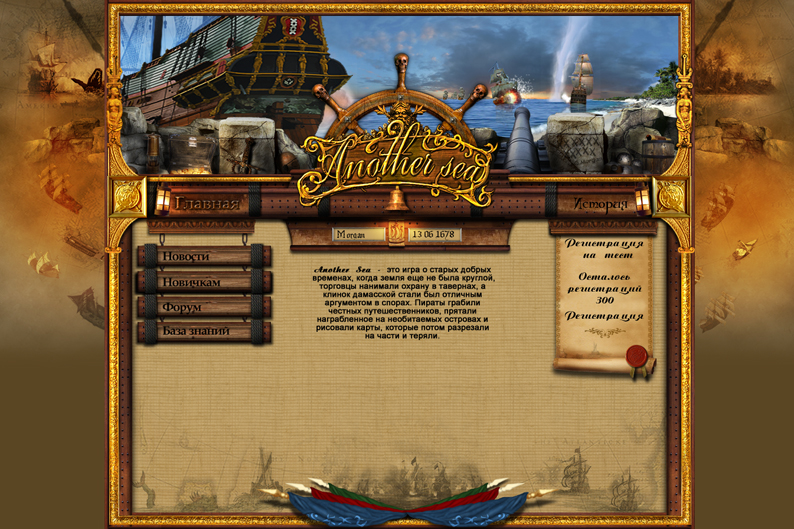
Task: Click the Morgan name field
Action: click(x=359, y=235)
